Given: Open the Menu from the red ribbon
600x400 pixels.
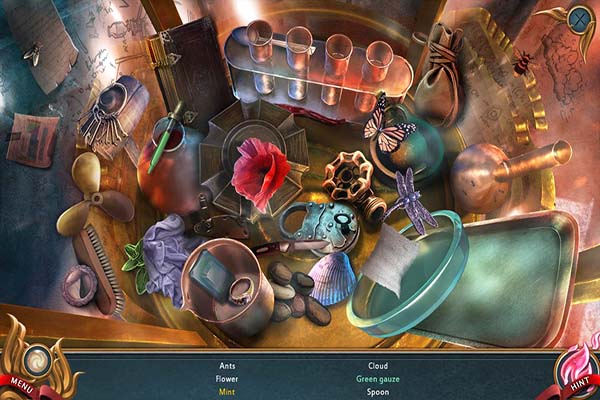Looking at the screenshot, I should click(22, 382).
